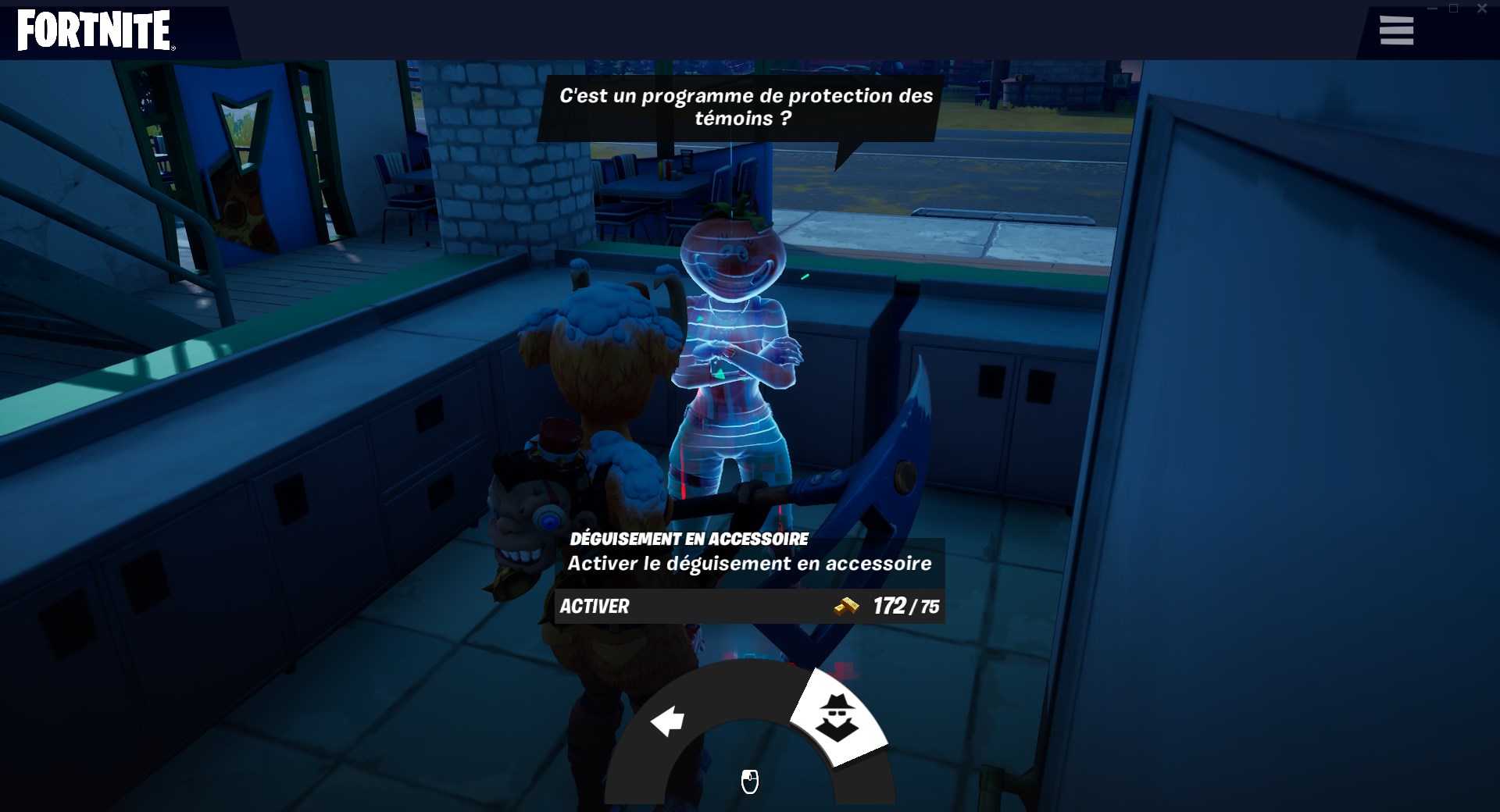Click the mouse indicator at the wheel's center
This screenshot has height=812, width=1500.
tap(749, 782)
